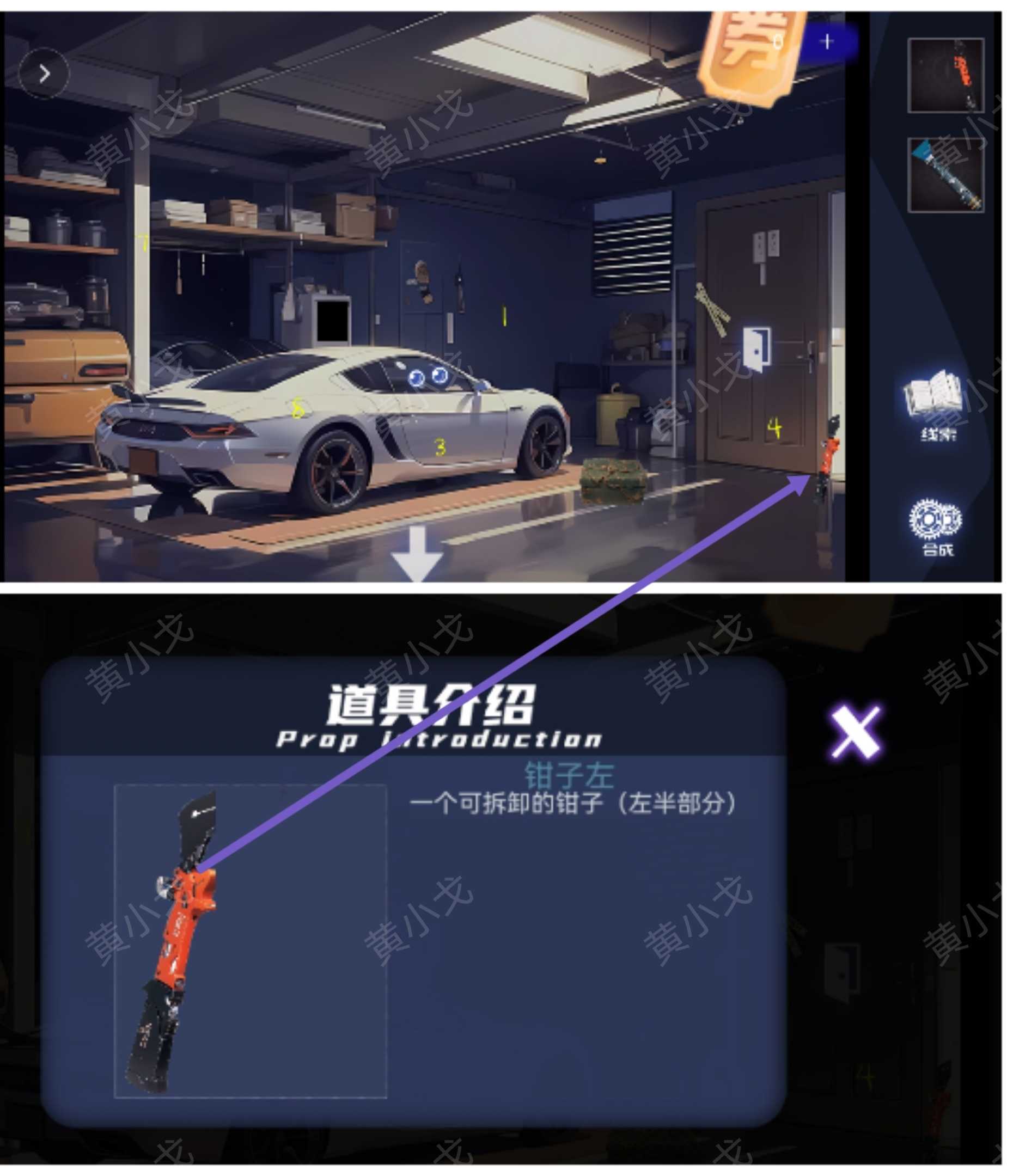
Task: Click the 0 coupon counter display
Action: [778, 41]
